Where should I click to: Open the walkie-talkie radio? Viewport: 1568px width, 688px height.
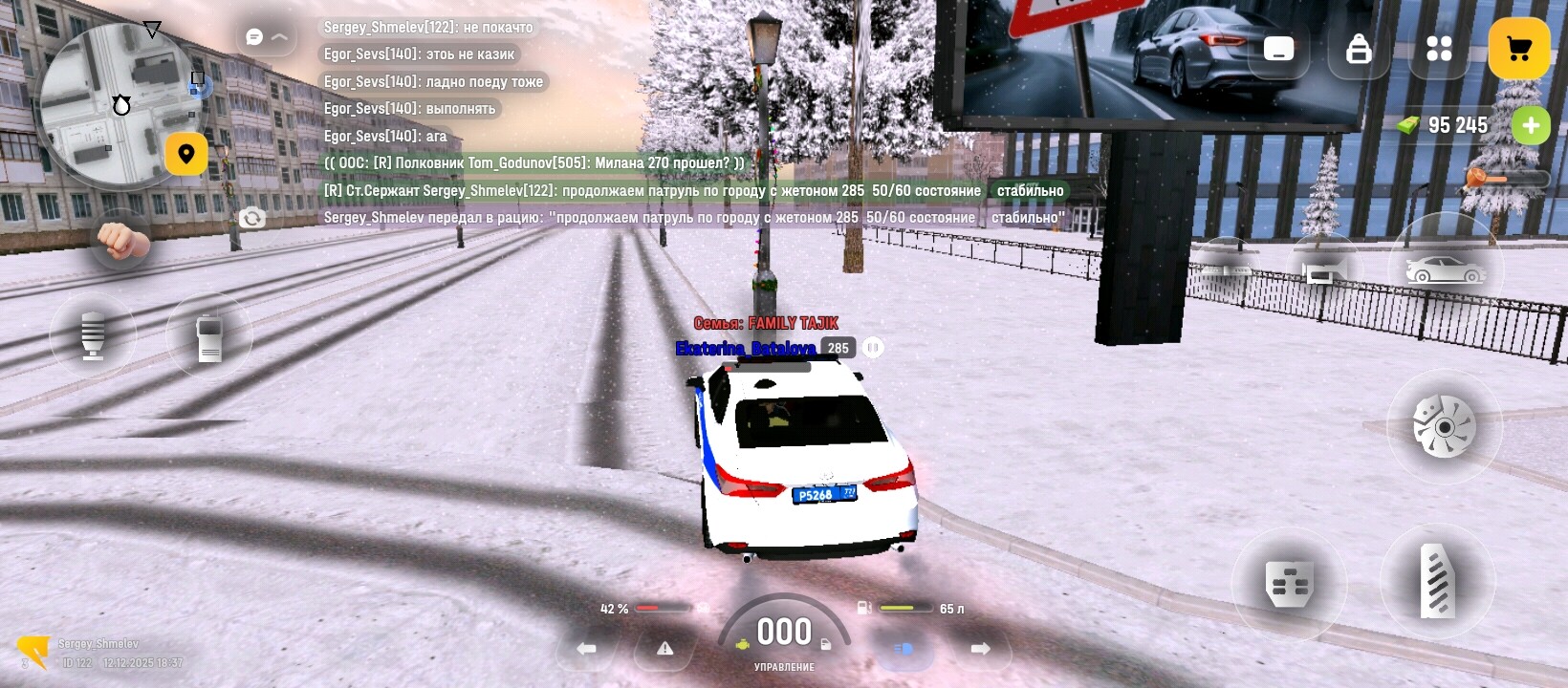209,336
